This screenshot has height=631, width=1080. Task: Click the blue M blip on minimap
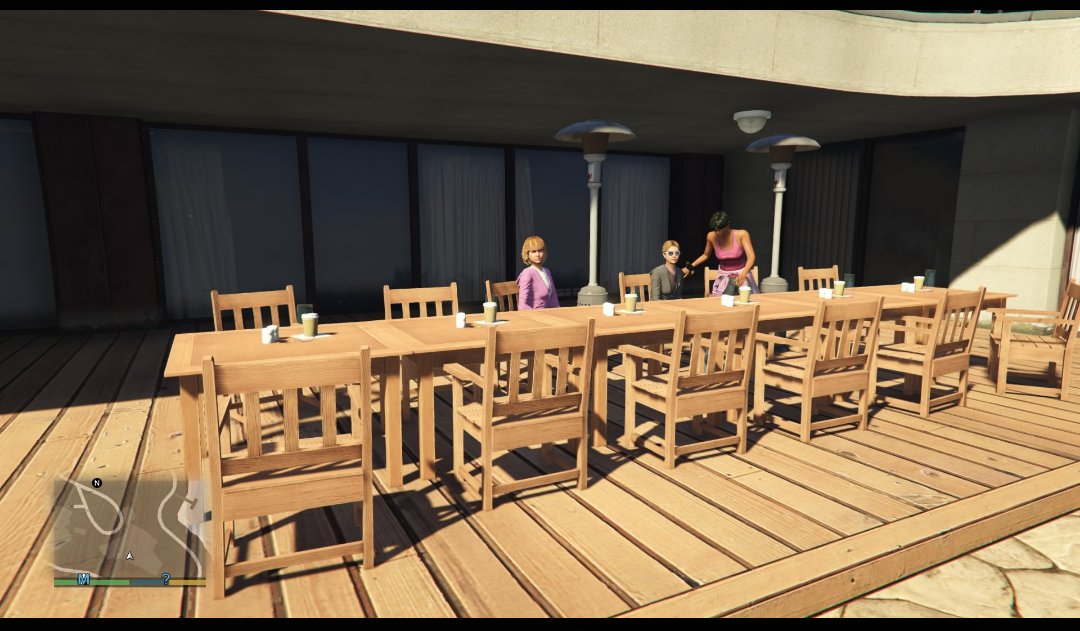[x=84, y=579]
